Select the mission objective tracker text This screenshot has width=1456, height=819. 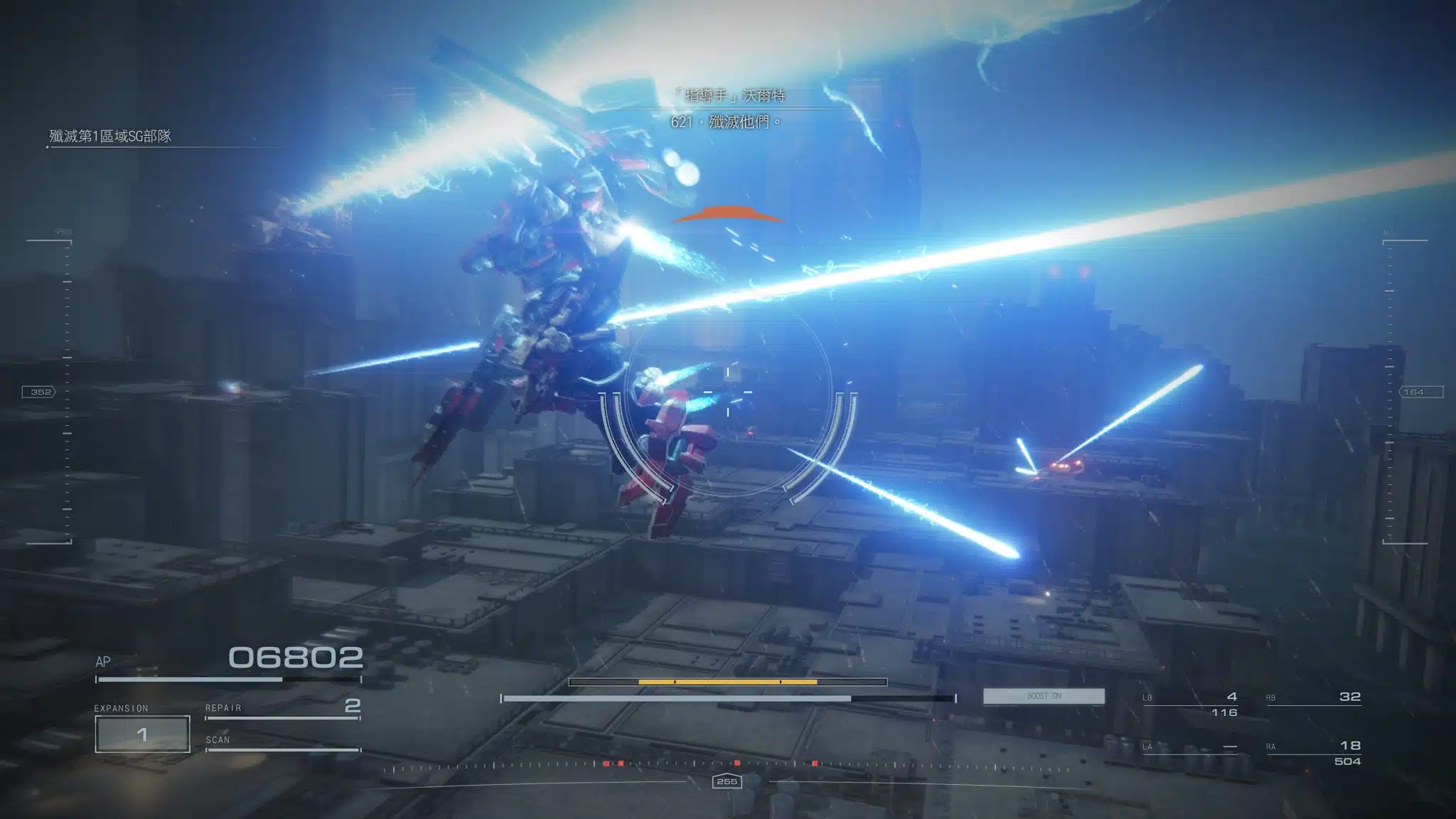tap(110, 136)
